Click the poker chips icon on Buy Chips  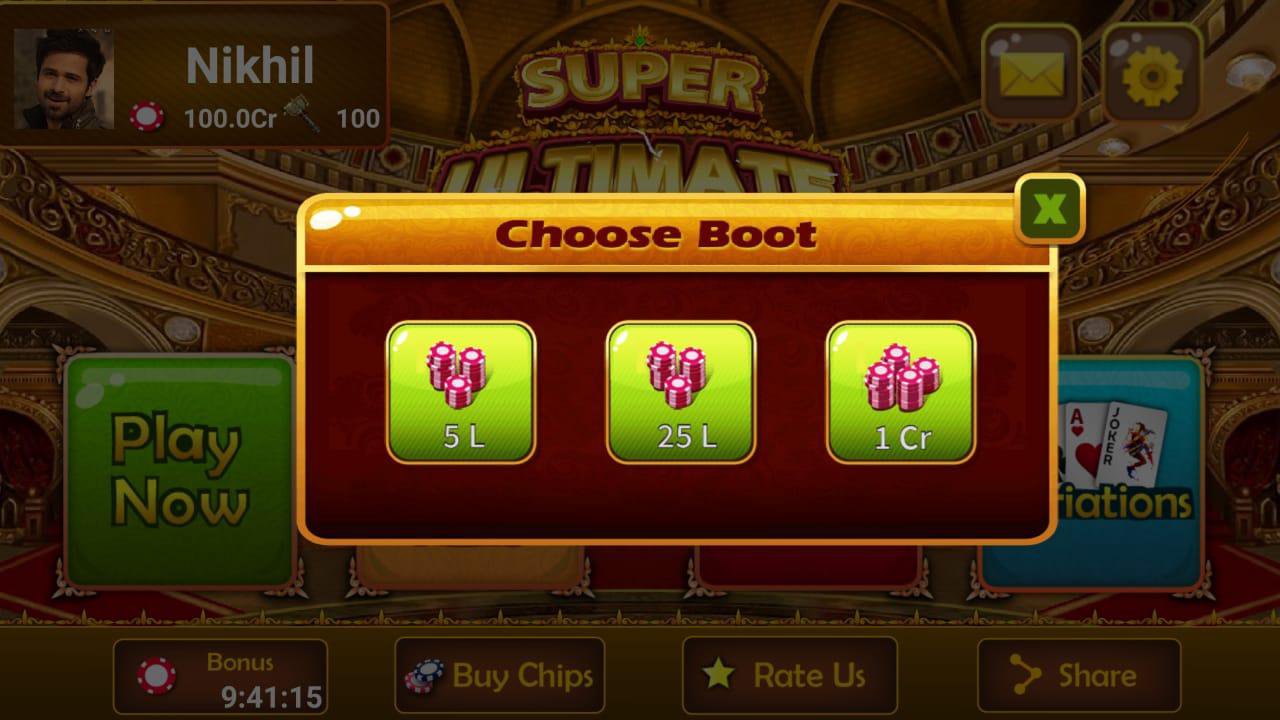[x=425, y=675]
